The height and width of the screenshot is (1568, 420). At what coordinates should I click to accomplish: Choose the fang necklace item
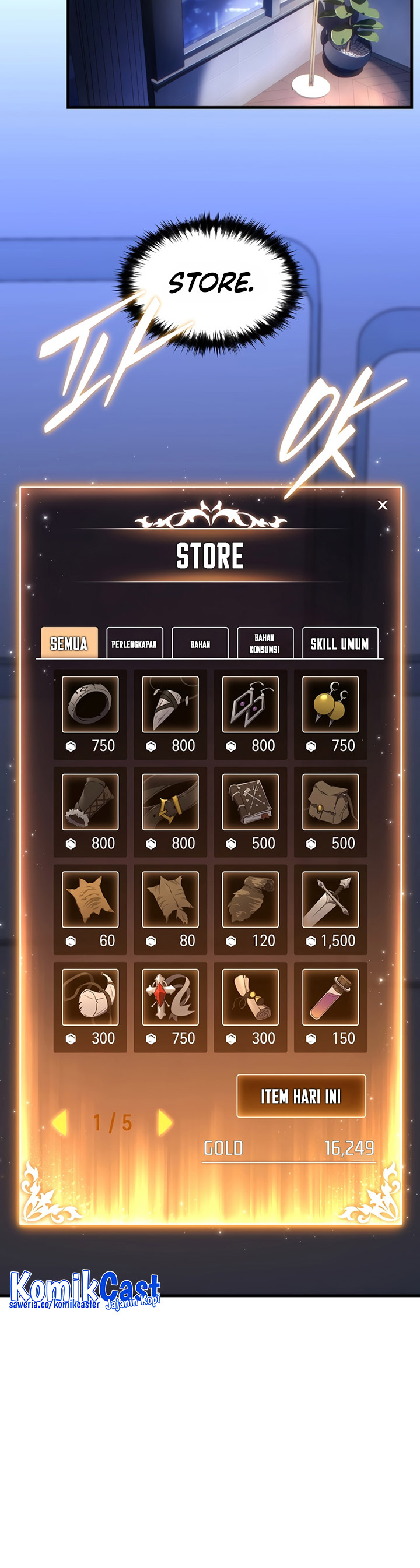tap(170, 704)
